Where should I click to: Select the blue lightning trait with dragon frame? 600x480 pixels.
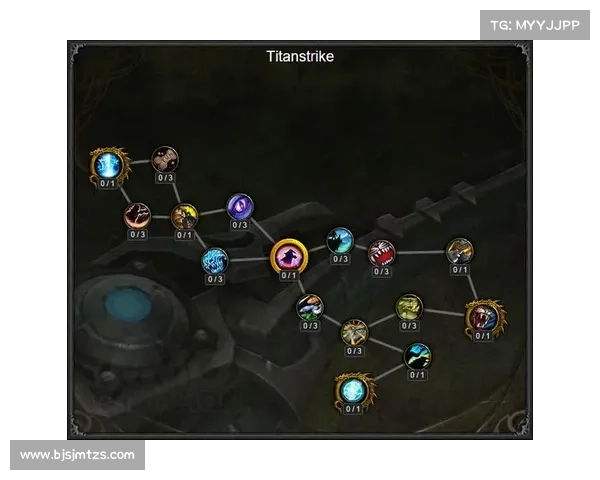click(108, 163)
